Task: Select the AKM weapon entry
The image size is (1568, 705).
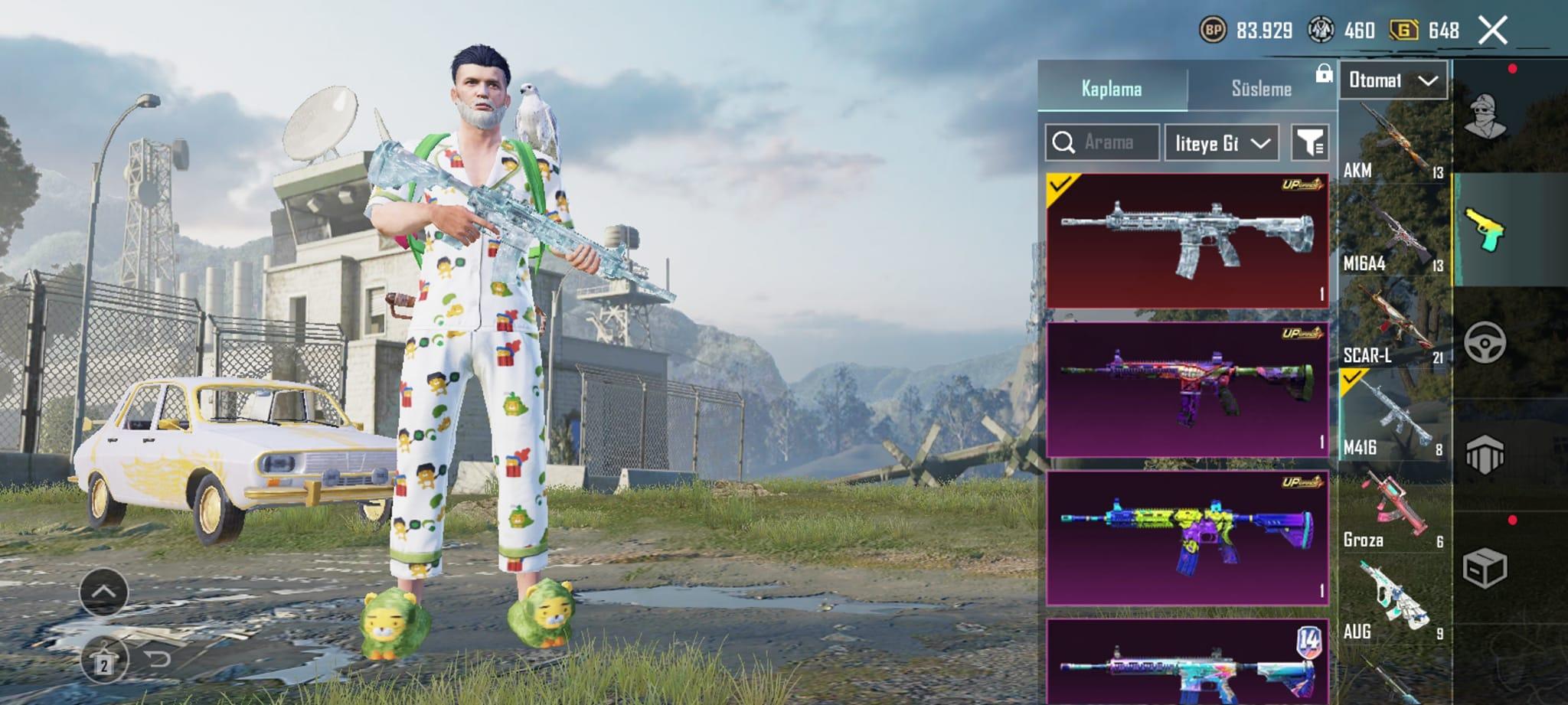Action: (x=1393, y=142)
